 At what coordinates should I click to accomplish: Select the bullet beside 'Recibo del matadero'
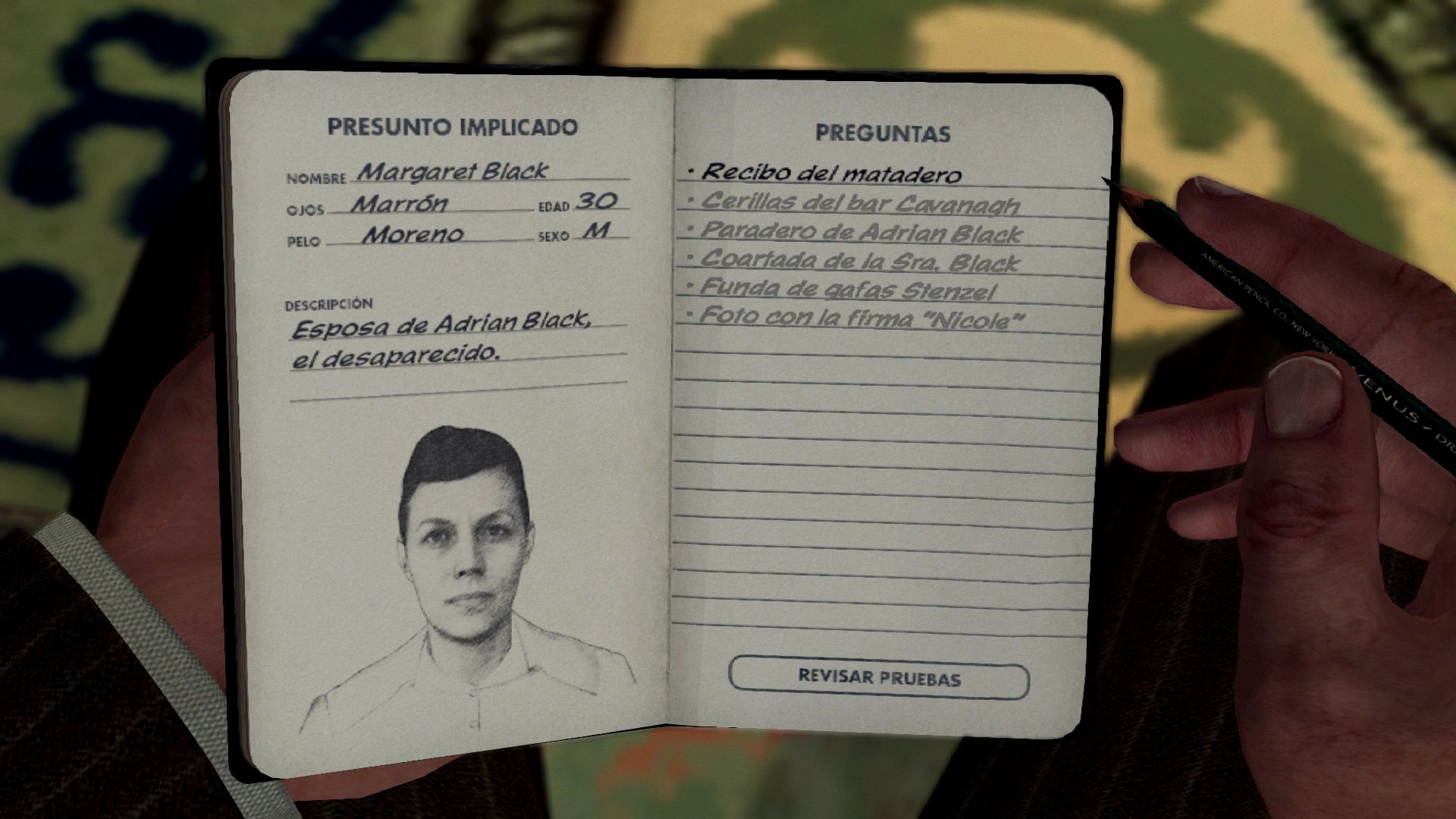tap(691, 172)
